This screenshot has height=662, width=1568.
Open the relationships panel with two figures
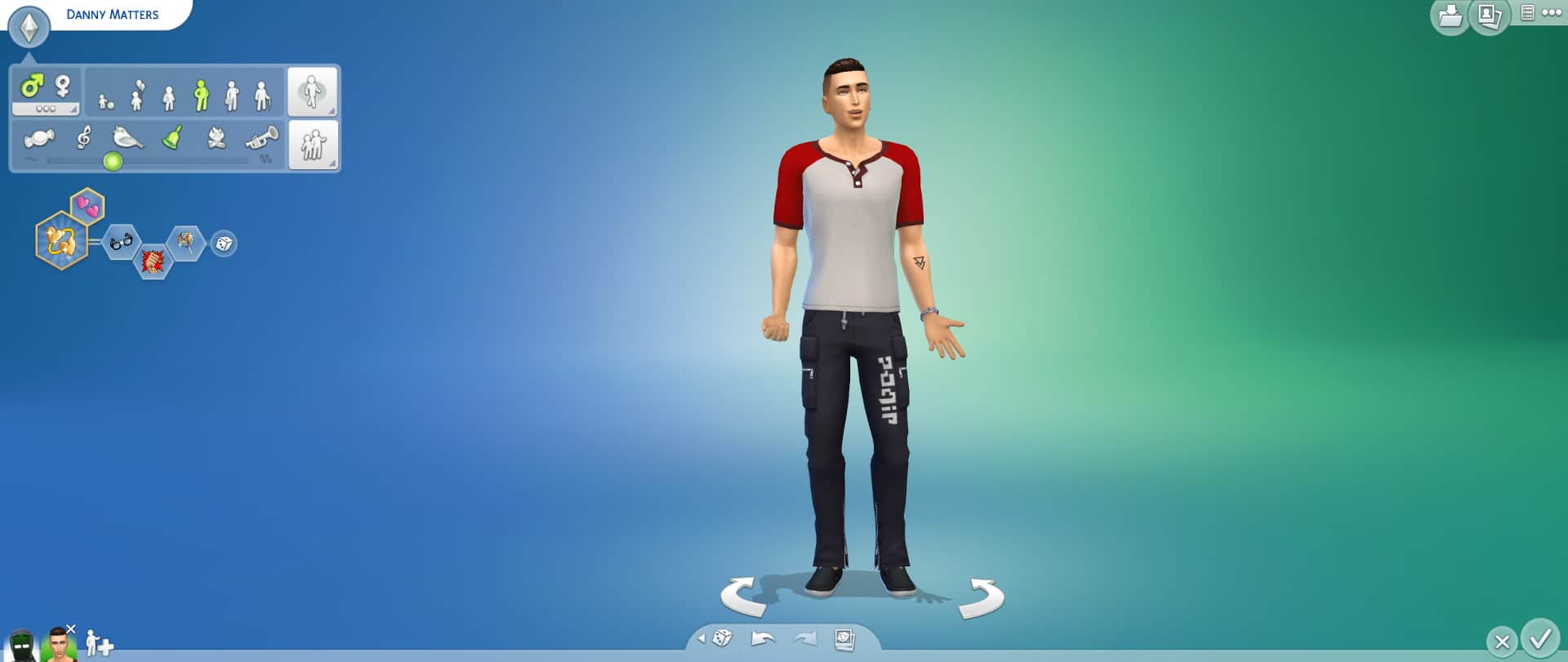(313, 145)
